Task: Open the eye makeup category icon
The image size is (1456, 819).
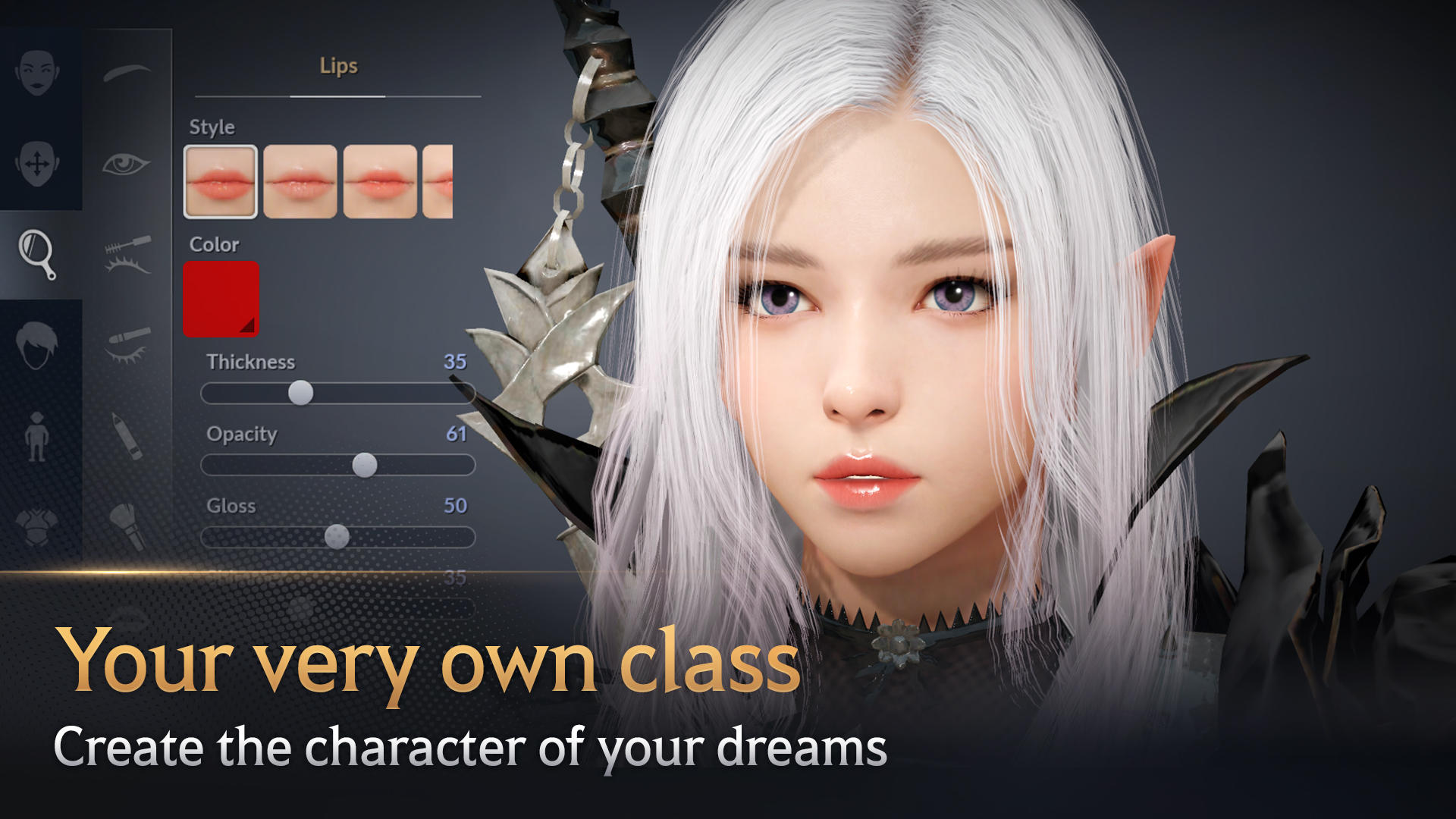Action: (x=127, y=163)
